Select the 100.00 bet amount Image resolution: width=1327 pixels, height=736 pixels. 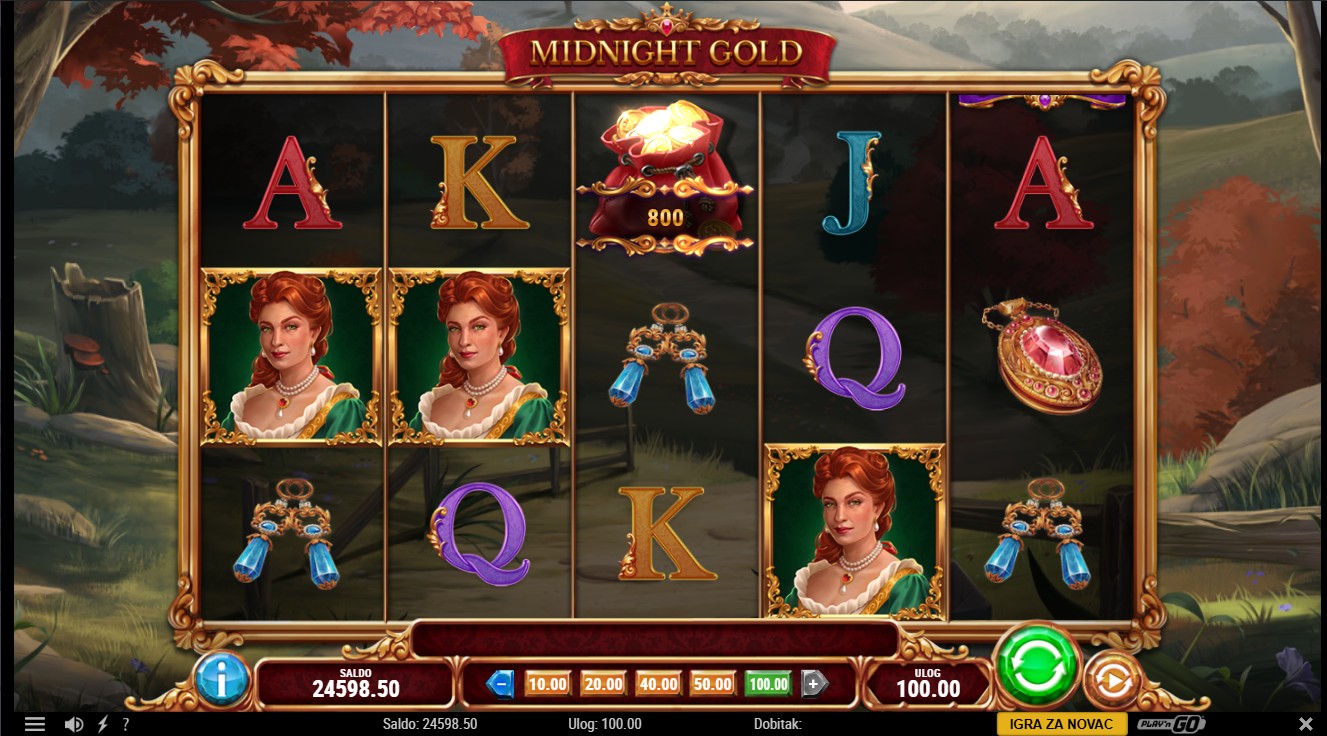pyautogui.click(x=768, y=684)
